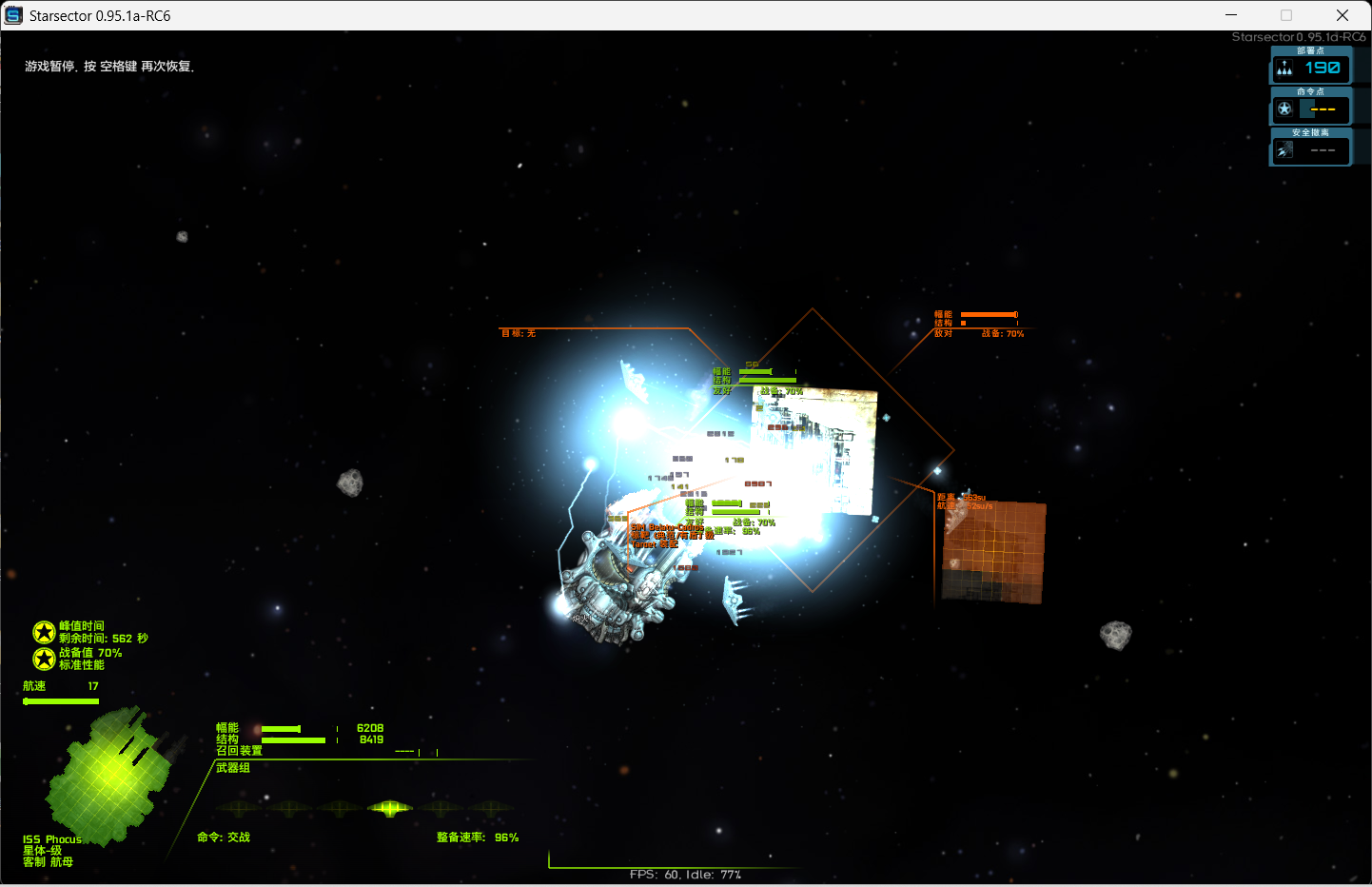
Task: Click the peak time star icon
Action: point(44,632)
